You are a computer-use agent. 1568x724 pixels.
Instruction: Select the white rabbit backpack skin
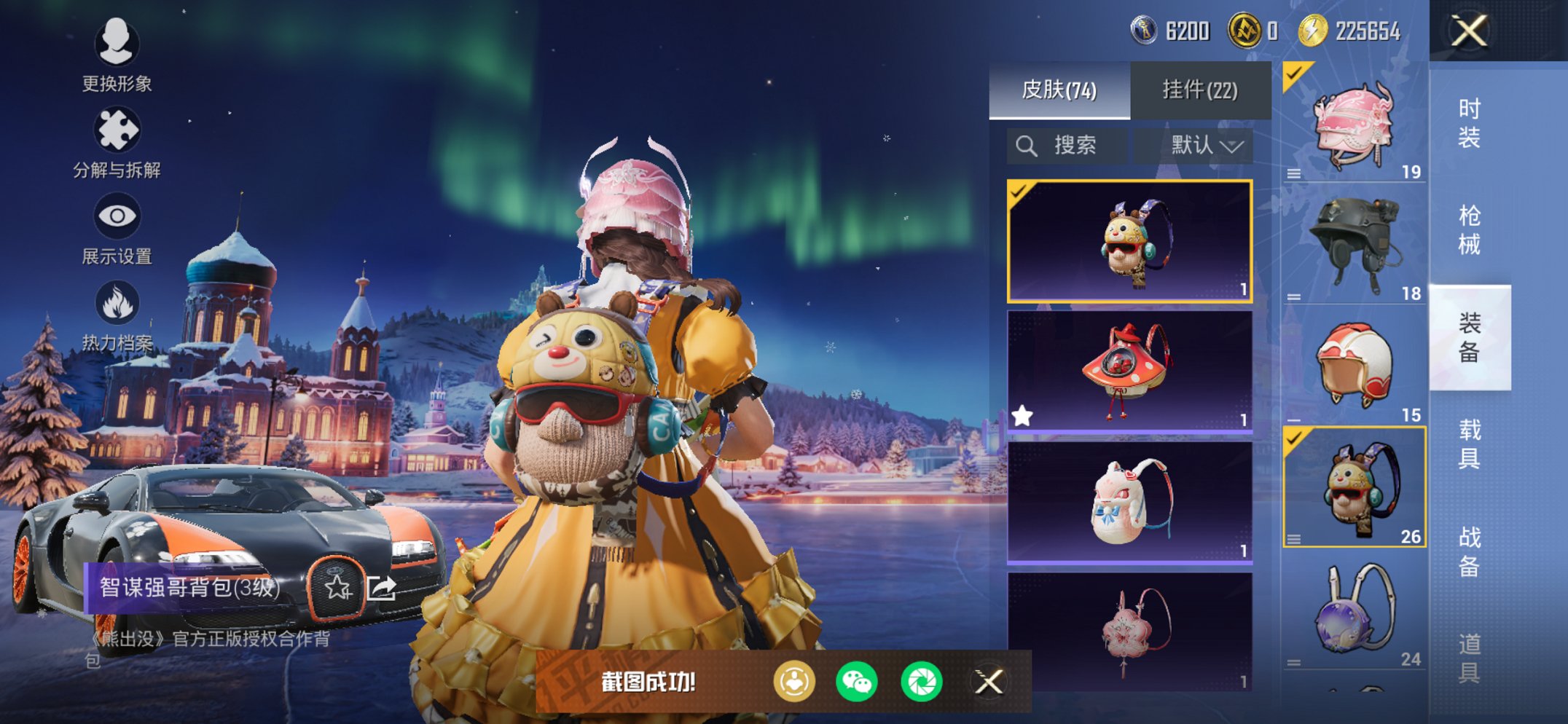tap(1129, 503)
